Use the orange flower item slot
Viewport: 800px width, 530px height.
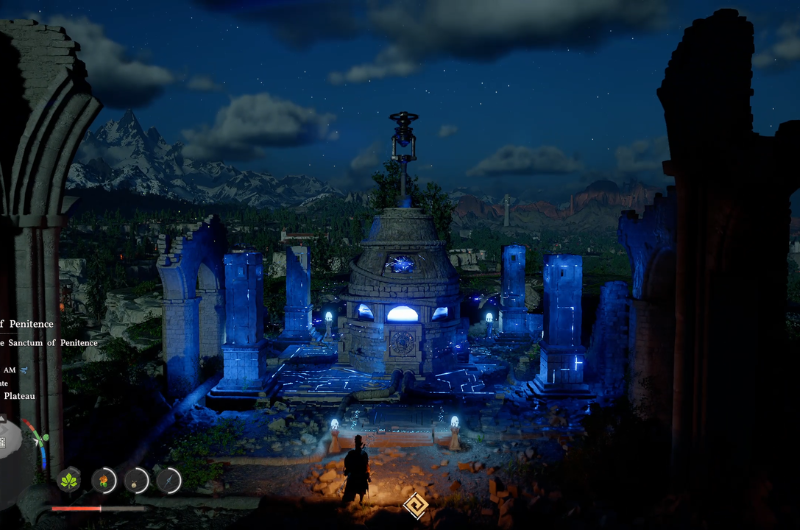[x=104, y=481]
